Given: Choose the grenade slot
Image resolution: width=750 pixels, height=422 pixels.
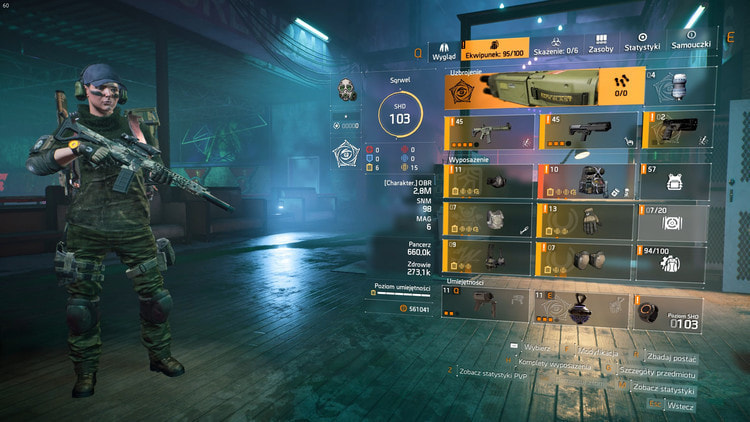Looking at the screenshot, I should [679, 90].
